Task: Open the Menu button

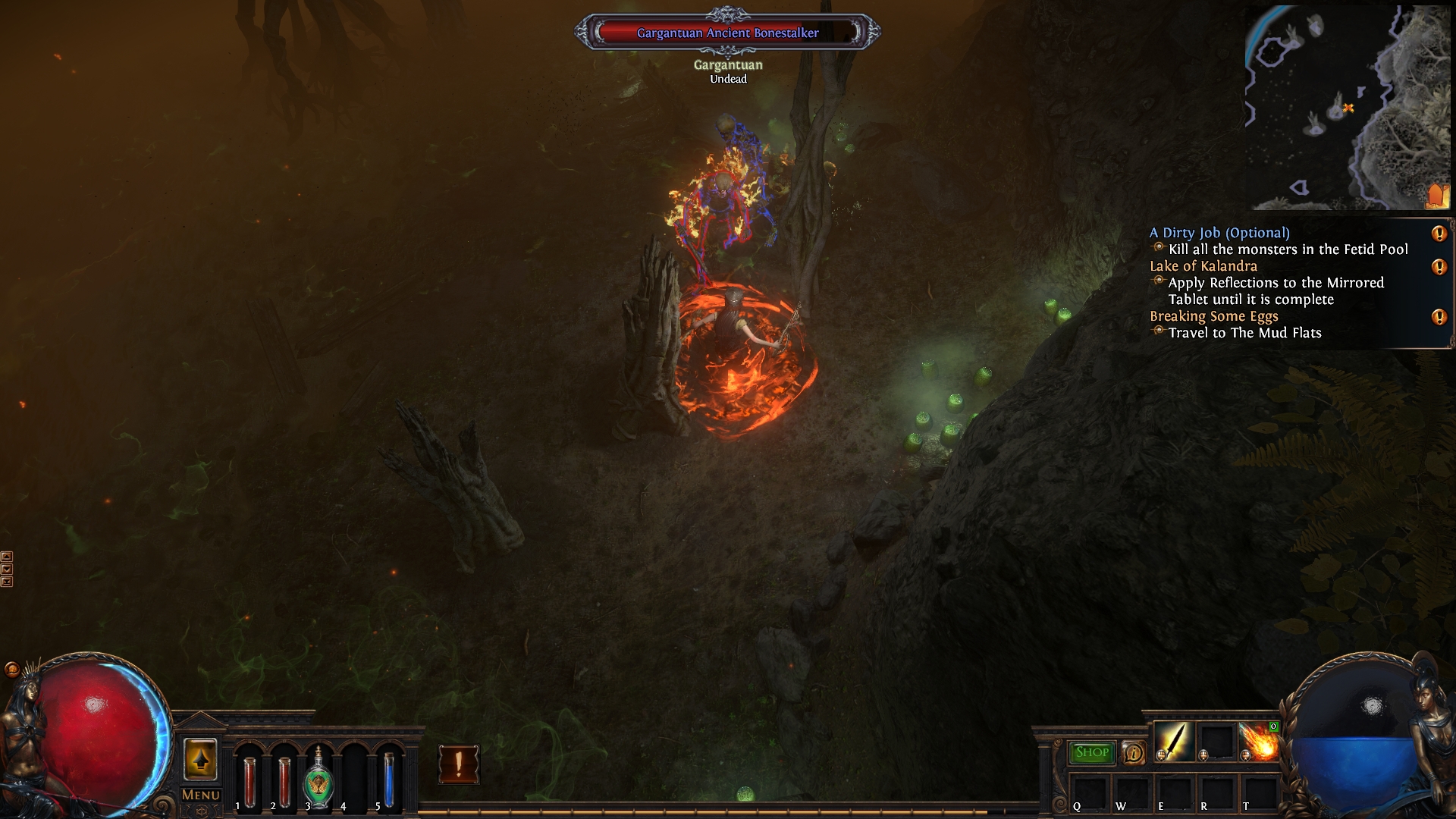Action: [x=201, y=795]
